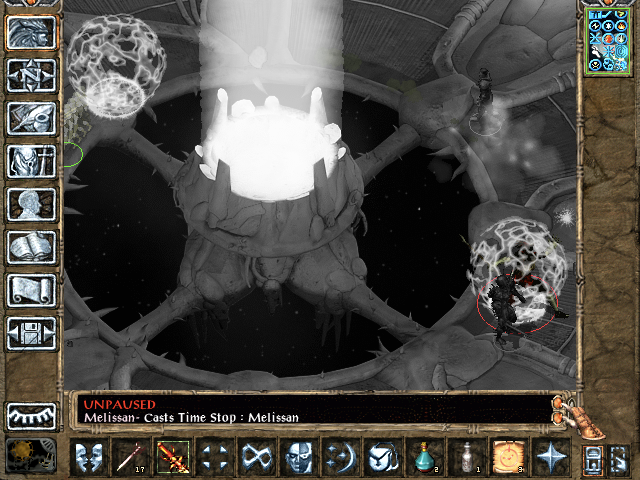The width and height of the screenshot is (640, 480).
Task: Show the character record silhouette button
Action: point(31,204)
